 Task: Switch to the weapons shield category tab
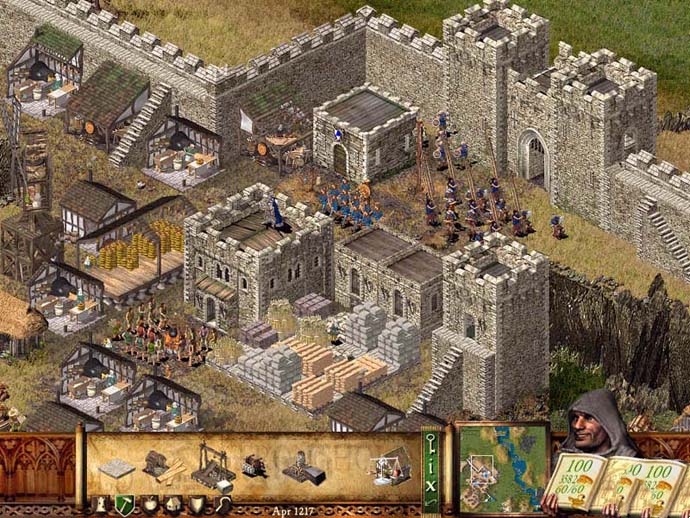point(199,504)
